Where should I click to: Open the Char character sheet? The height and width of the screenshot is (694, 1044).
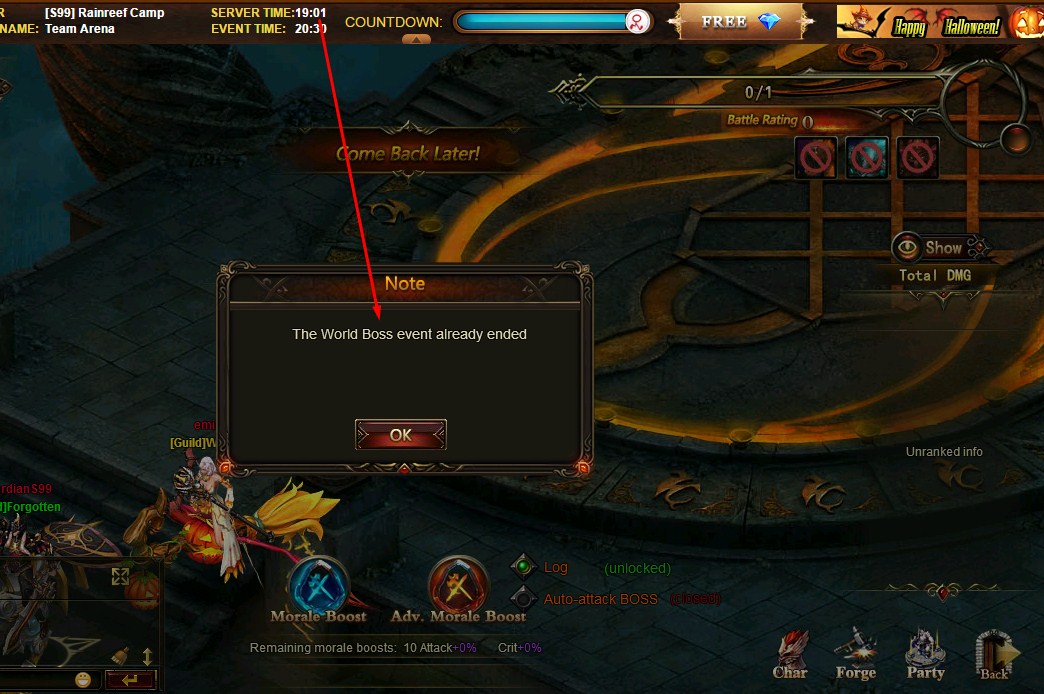click(790, 655)
